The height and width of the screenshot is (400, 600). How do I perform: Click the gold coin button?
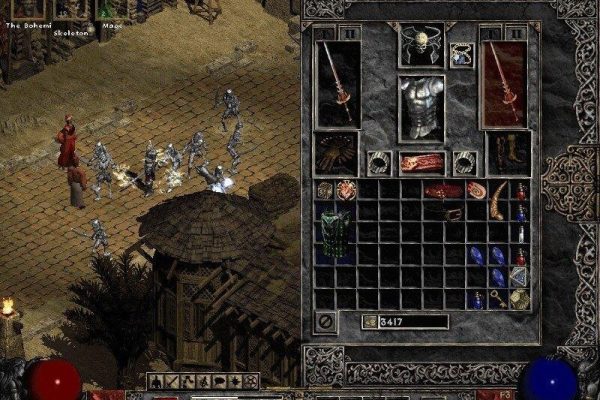pos(369,322)
